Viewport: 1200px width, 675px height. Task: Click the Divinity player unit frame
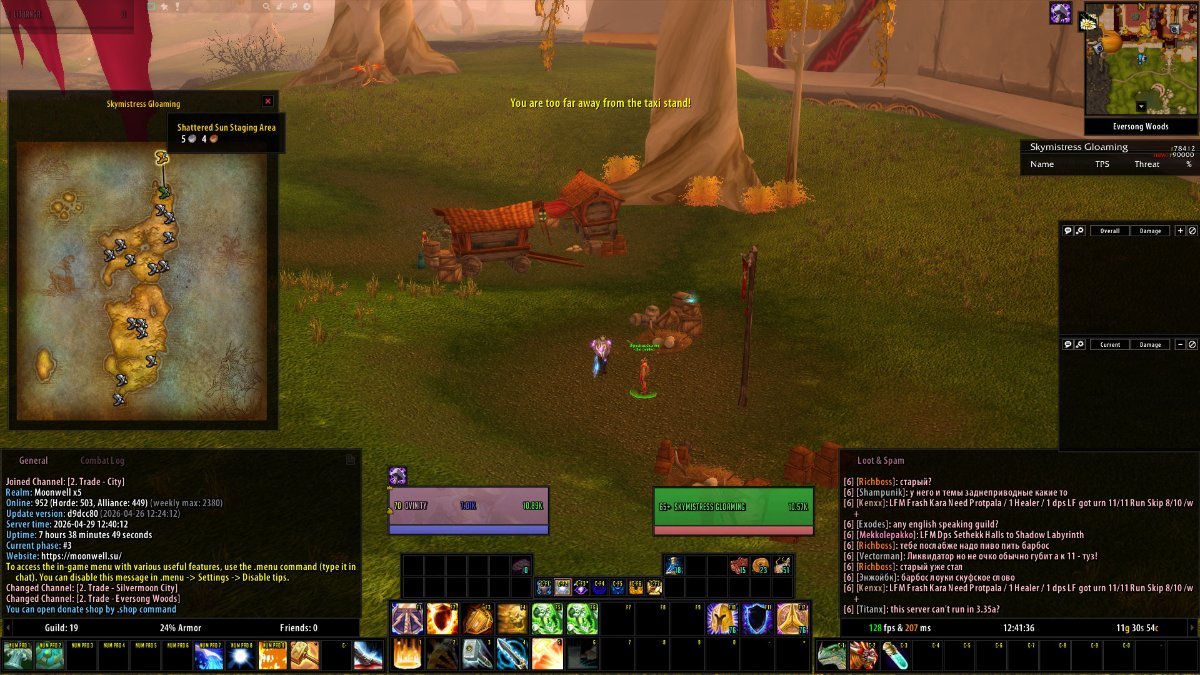pos(468,506)
